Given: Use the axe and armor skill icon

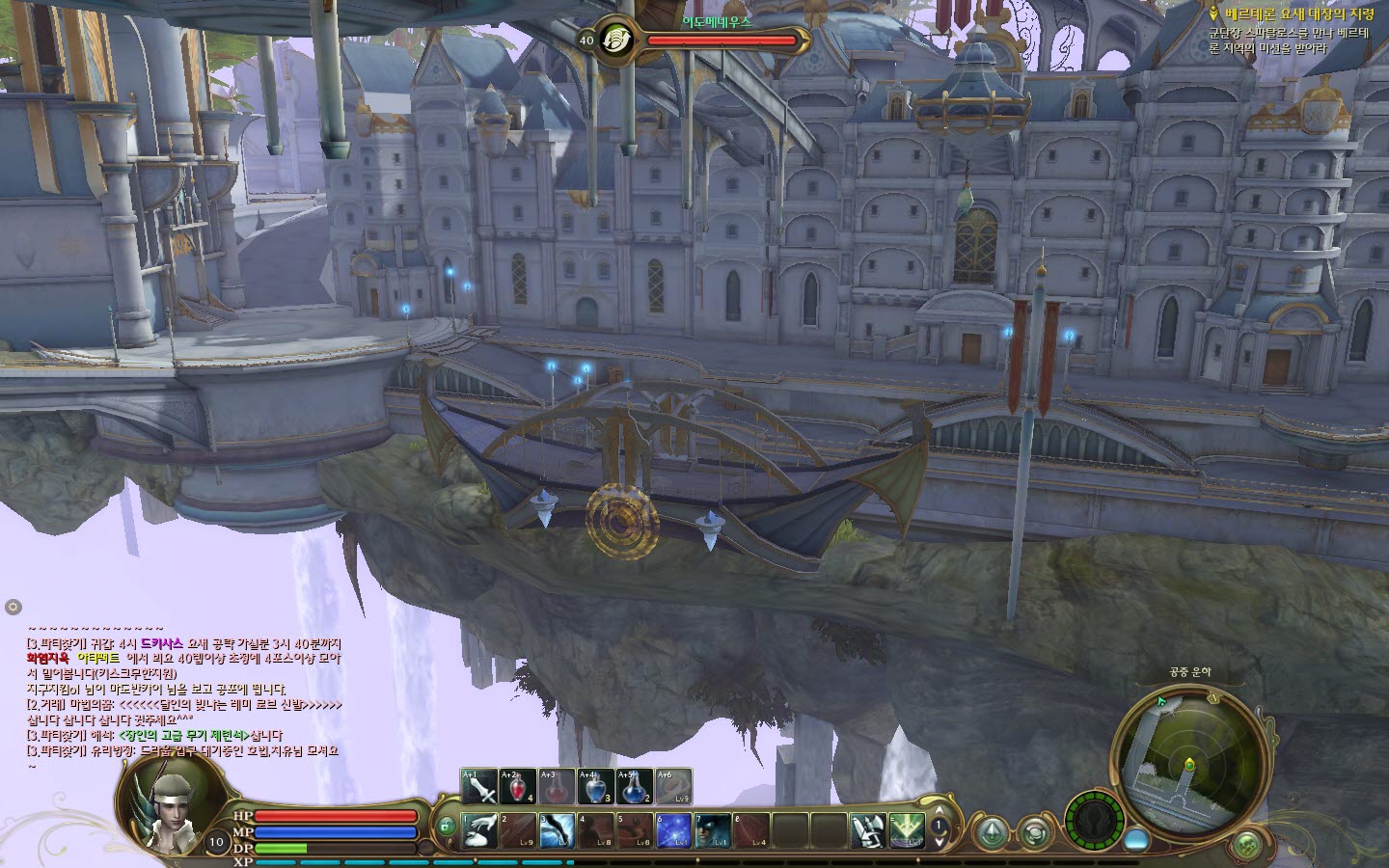Looking at the screenshot, I should (x=867, y=830).
